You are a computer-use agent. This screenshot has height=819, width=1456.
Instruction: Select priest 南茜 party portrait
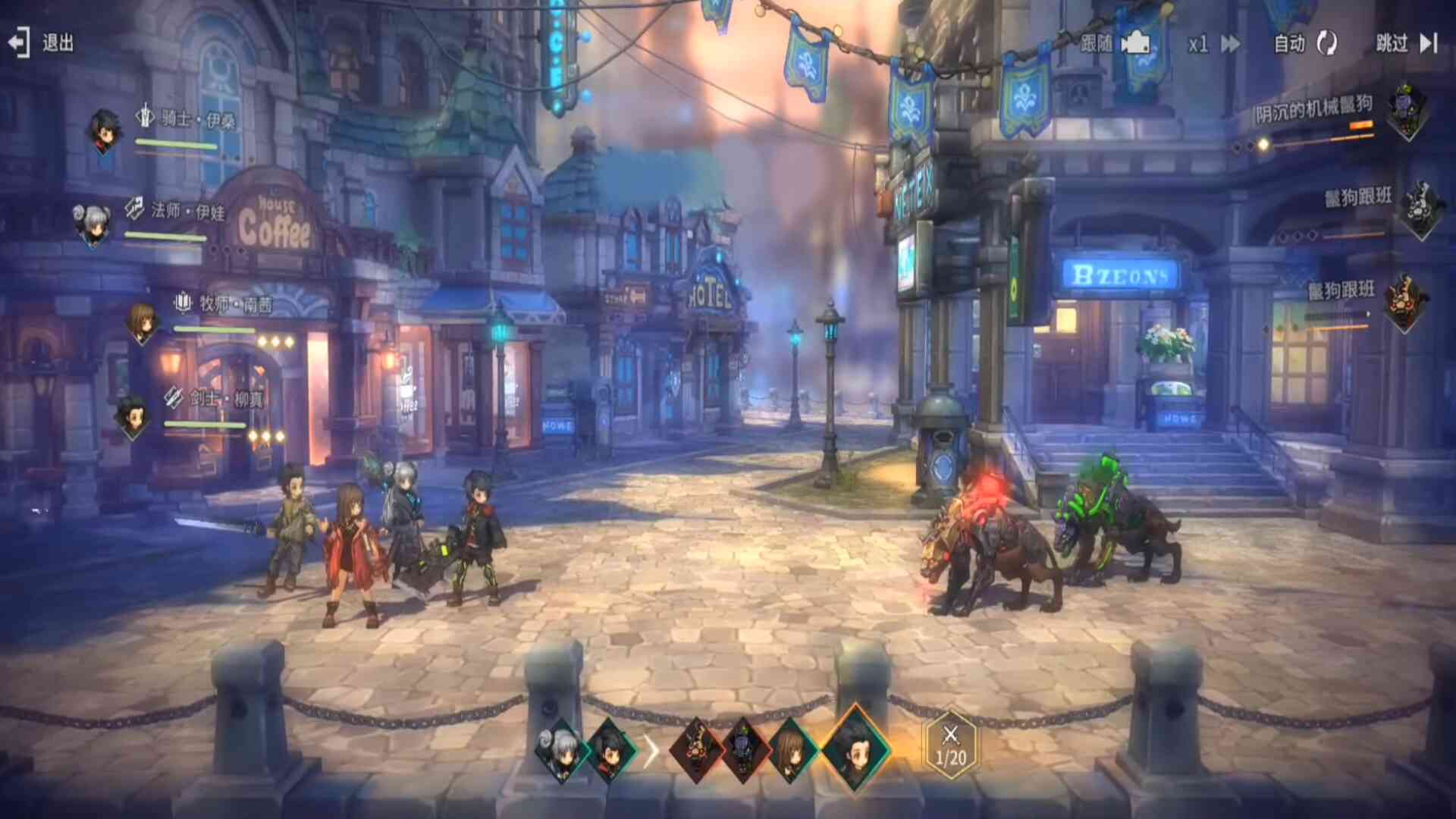pyautogui.click(x=142, y=321)
